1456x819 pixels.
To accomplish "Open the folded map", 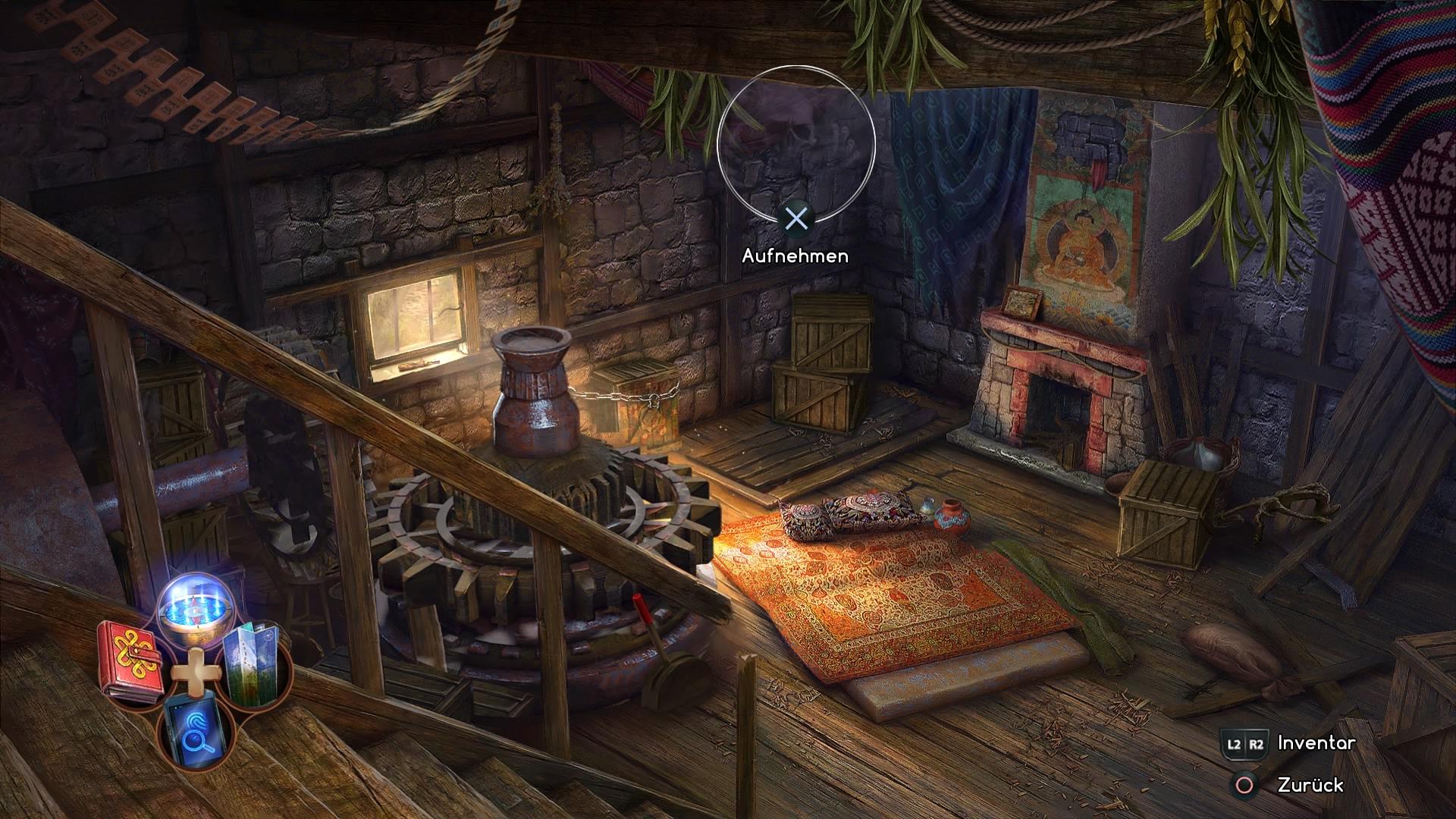I will click(x=256, y=660).
